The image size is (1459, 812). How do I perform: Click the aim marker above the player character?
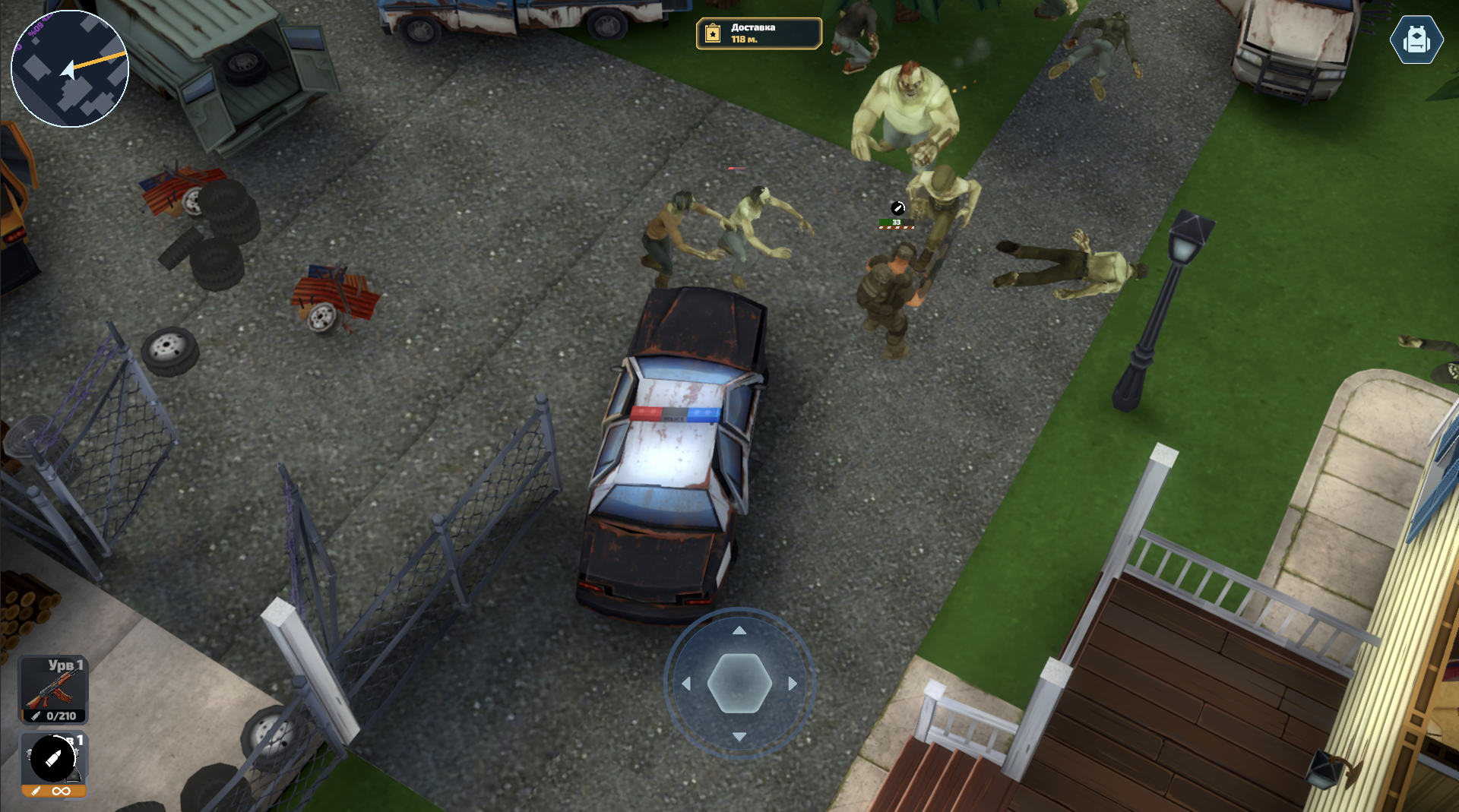(x=897, y=207)
